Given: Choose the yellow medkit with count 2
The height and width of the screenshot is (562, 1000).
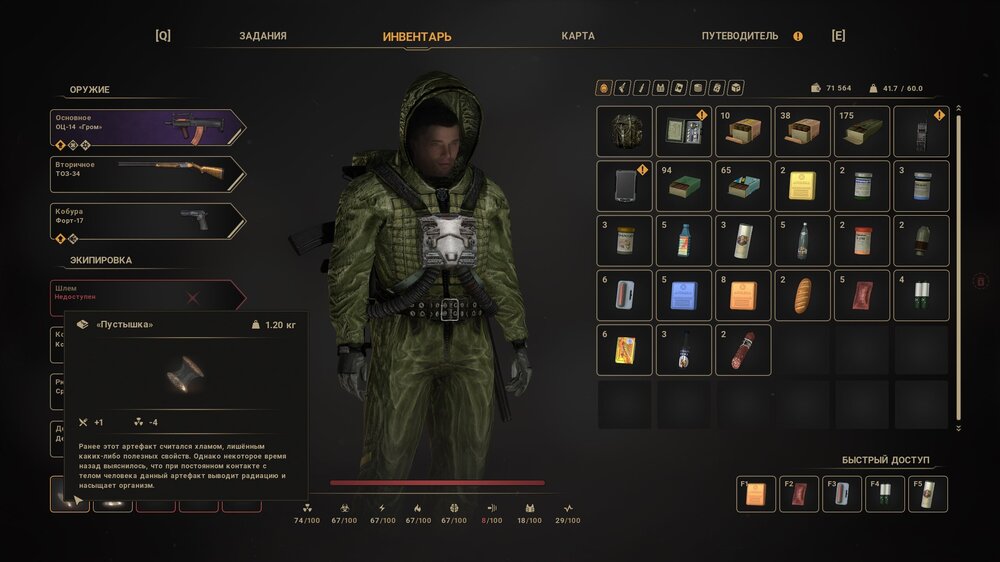Looking at the screenshot, I should coord(802,185).
